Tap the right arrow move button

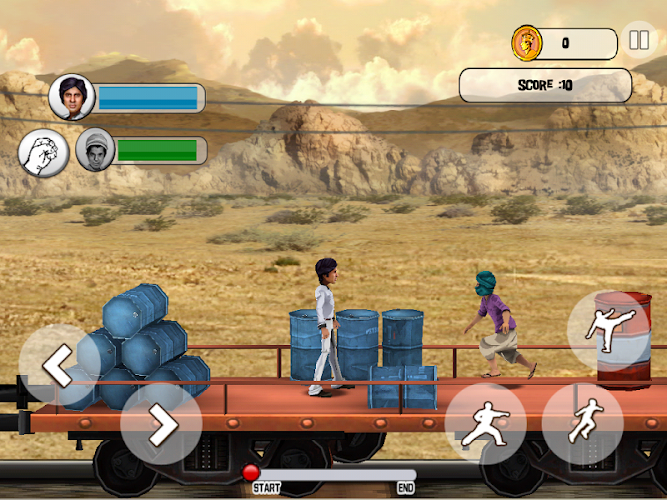[161, 425]
